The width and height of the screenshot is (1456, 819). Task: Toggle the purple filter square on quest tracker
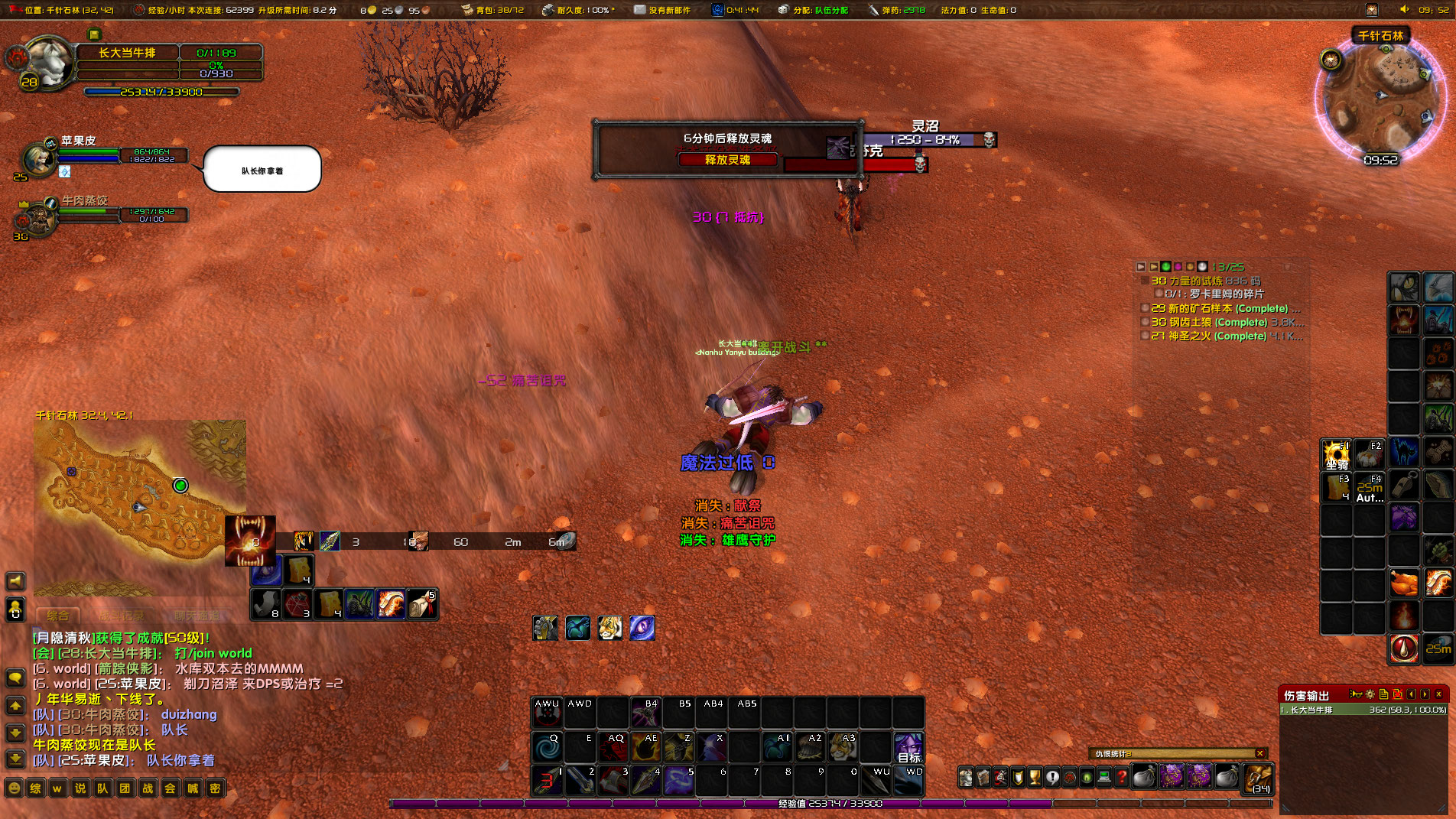point(1178,267)
